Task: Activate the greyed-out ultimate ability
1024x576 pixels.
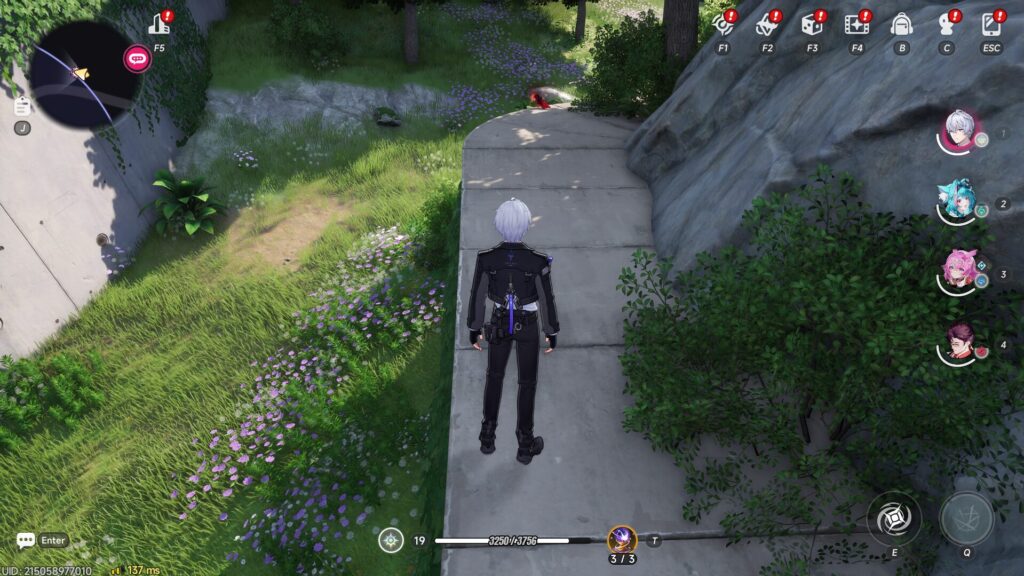Action: pos(967,519)
